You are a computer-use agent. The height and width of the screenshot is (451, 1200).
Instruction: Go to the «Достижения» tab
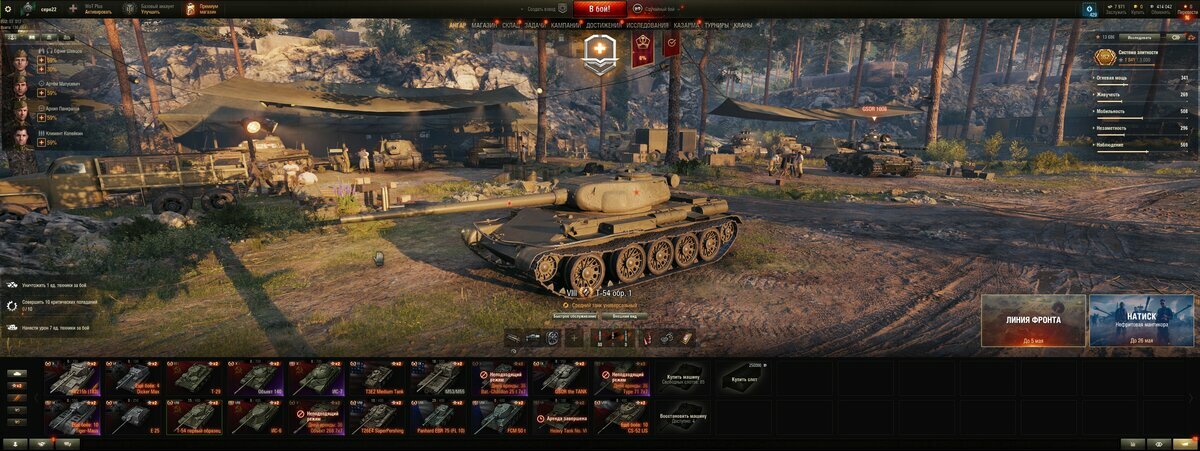(603, 24)
